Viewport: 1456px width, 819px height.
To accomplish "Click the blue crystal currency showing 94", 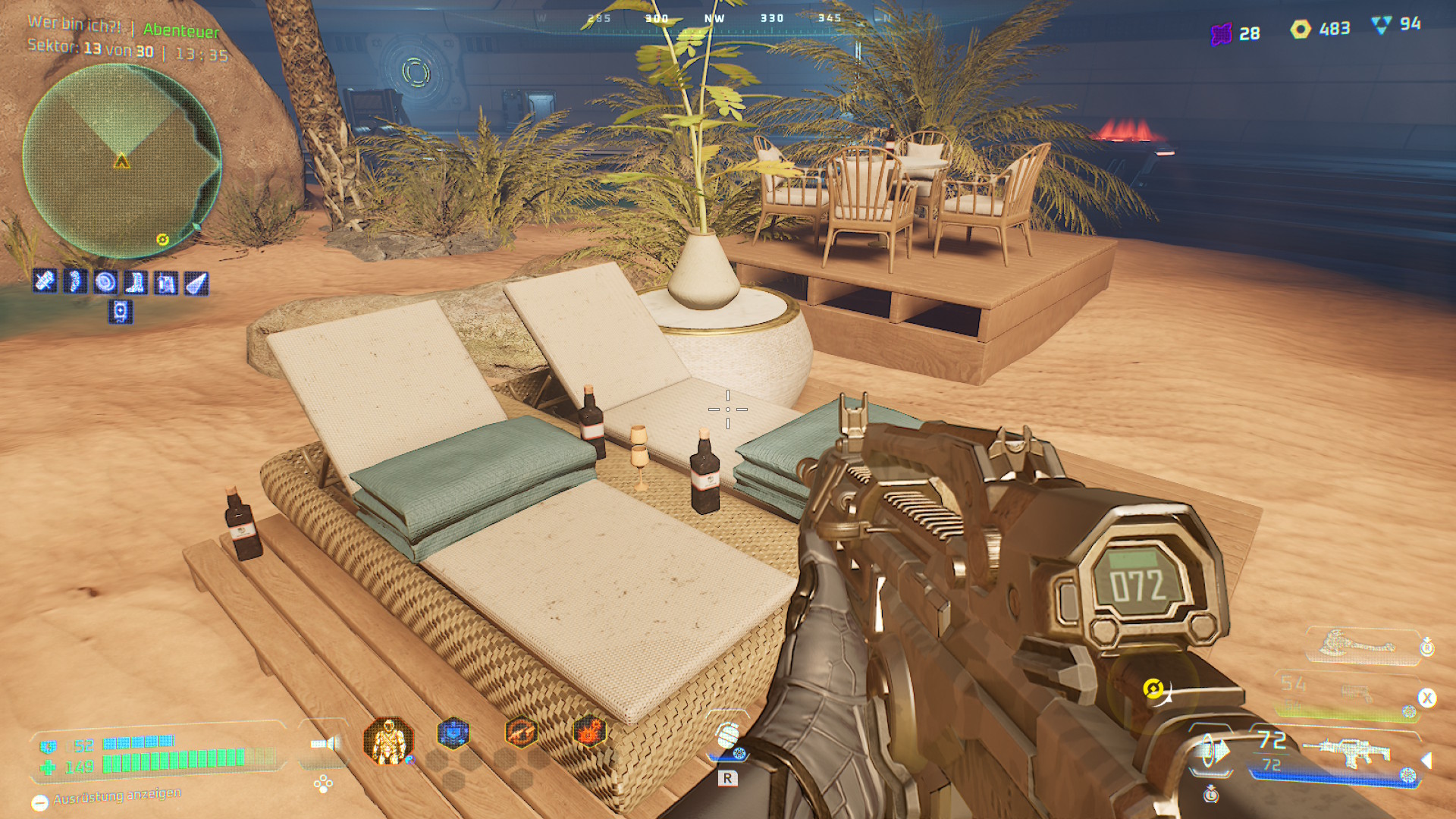I will coord(1381,25).
